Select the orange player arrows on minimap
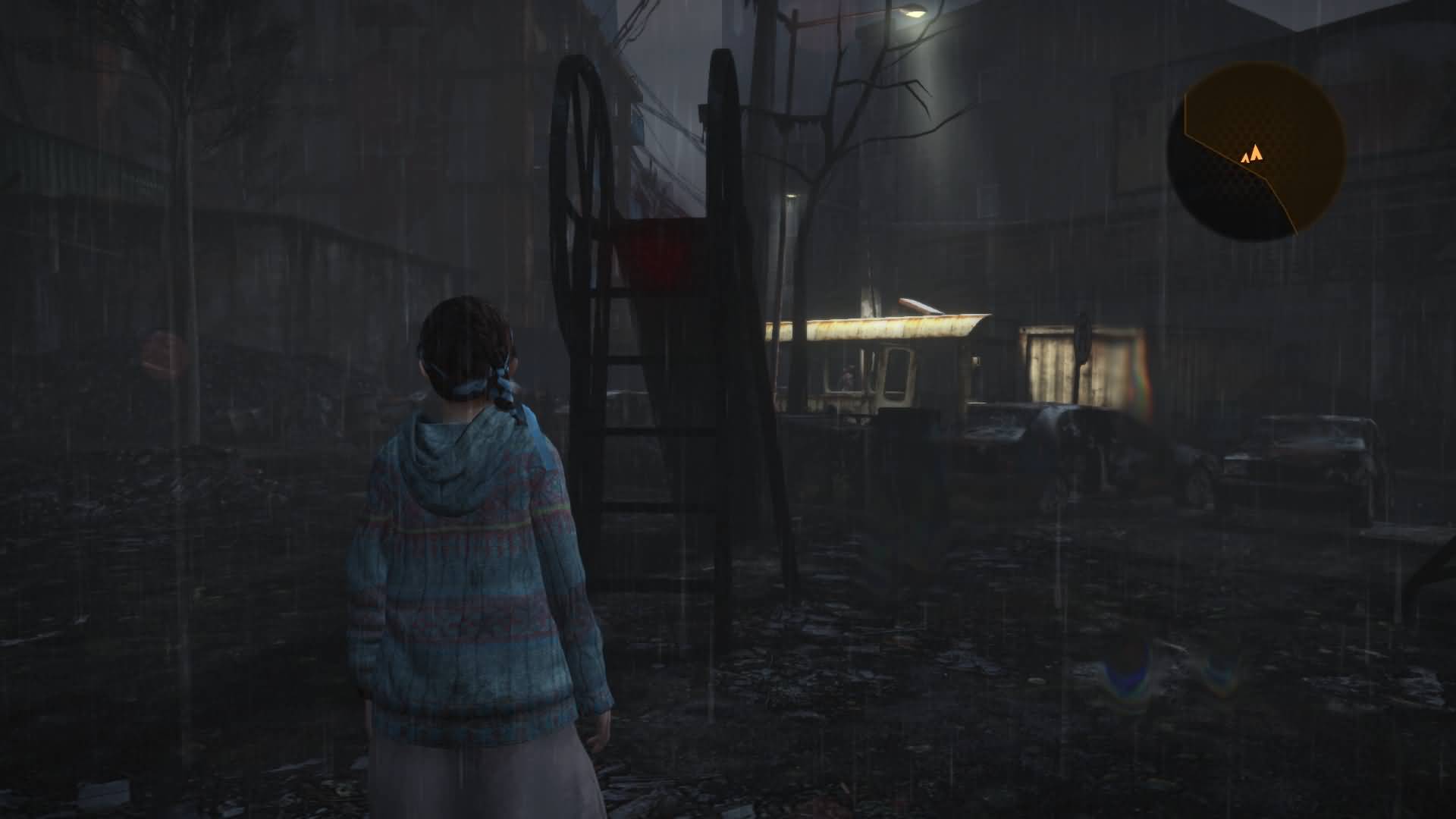1456x819 pixels. coord(1251,155)
